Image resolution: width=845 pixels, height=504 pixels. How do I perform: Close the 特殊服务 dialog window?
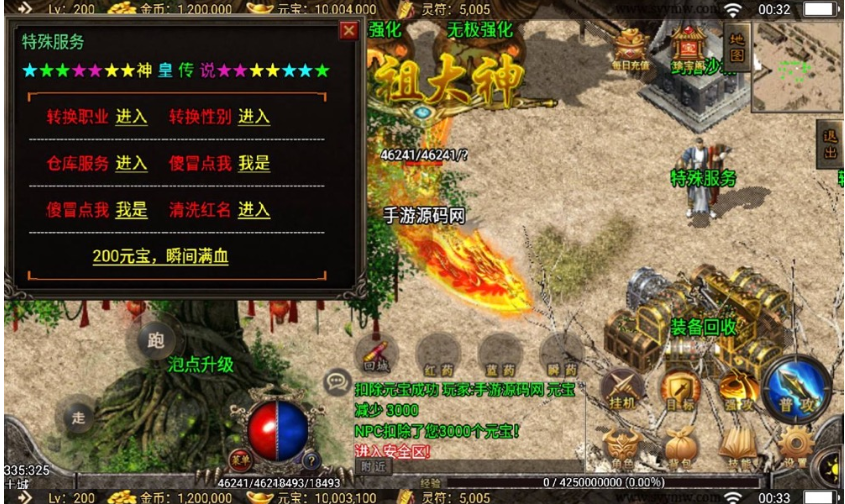348,30
